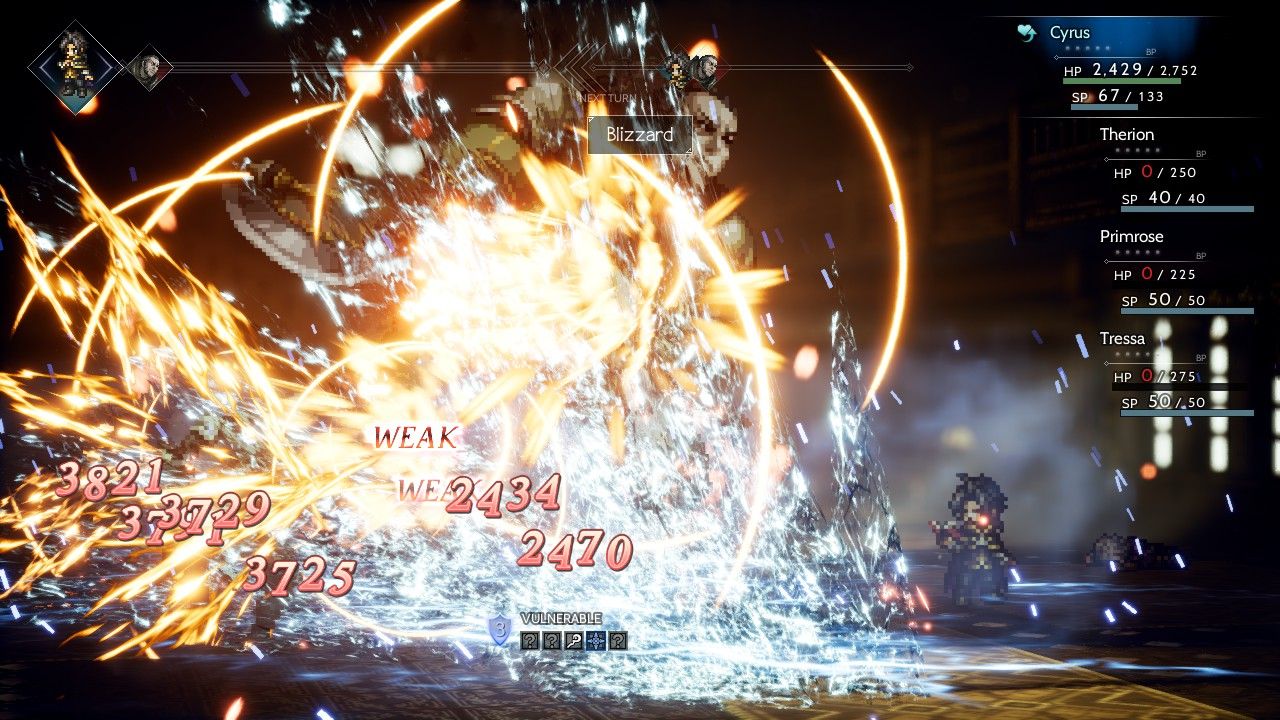Viewport: 1280px width, 720px height.
Task: Select the staff weakness icon
Action: coord(574,641)
